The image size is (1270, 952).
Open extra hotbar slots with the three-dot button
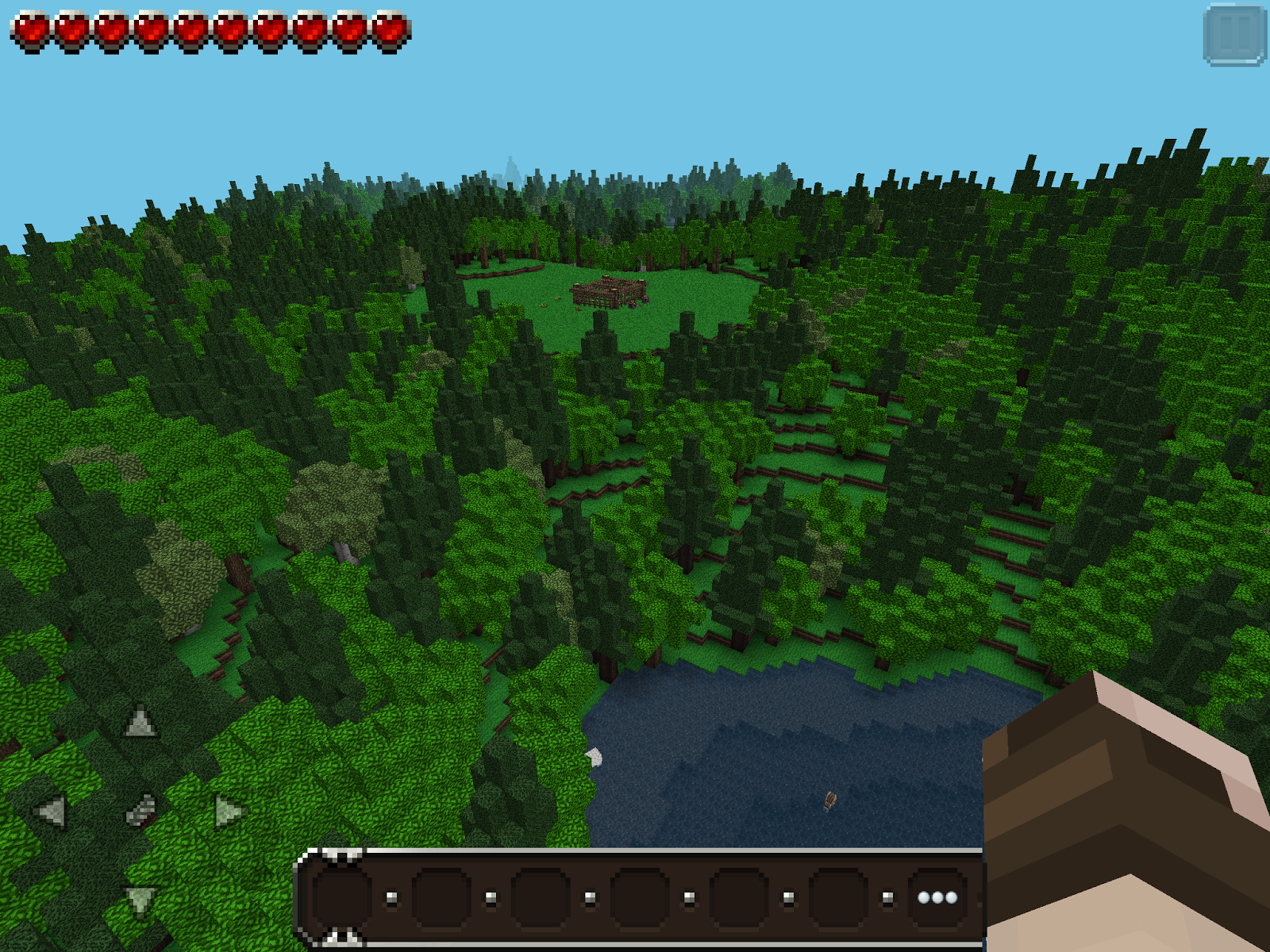[x=937, y=897]
